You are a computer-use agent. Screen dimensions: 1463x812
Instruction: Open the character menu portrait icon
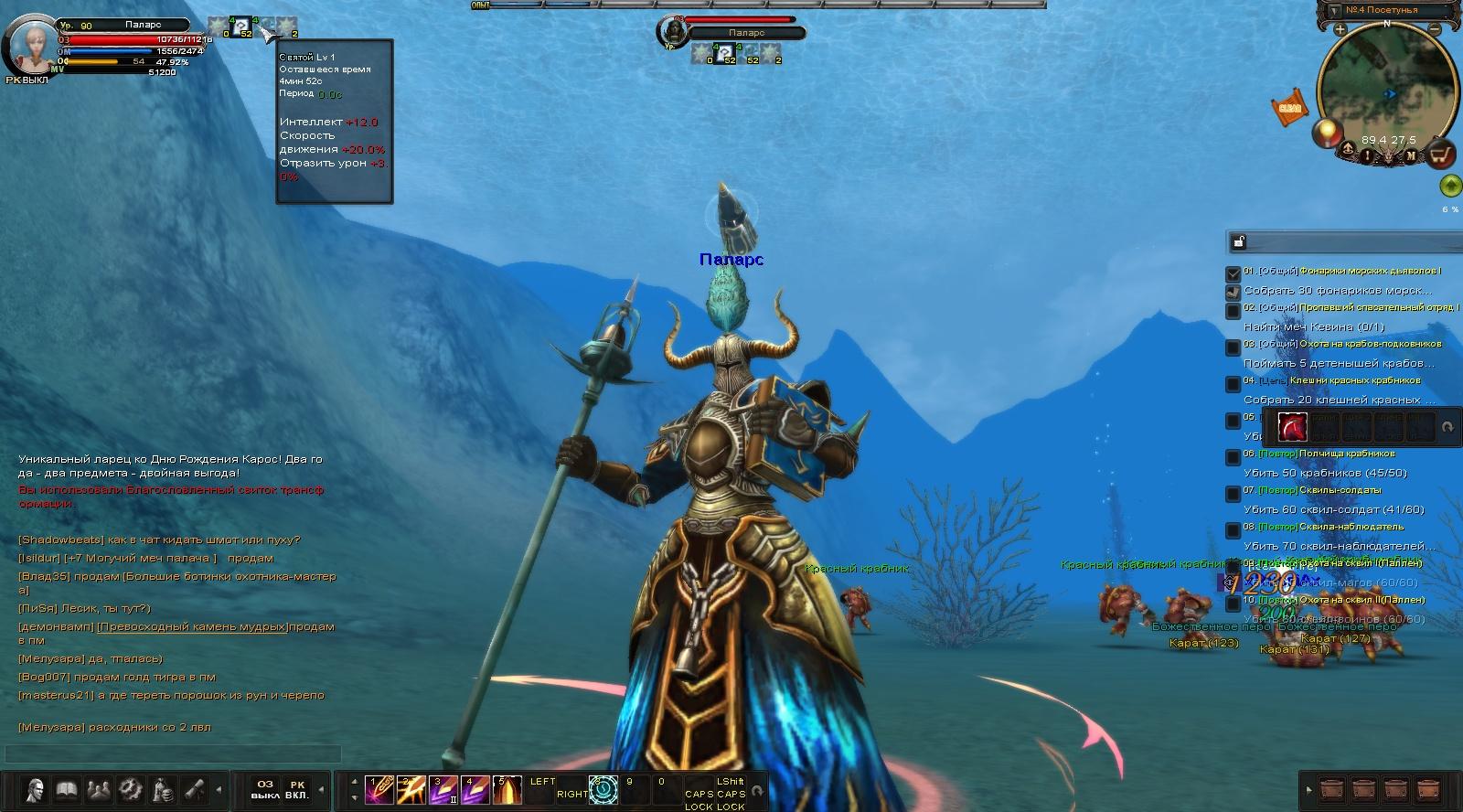tap(35, 789)
